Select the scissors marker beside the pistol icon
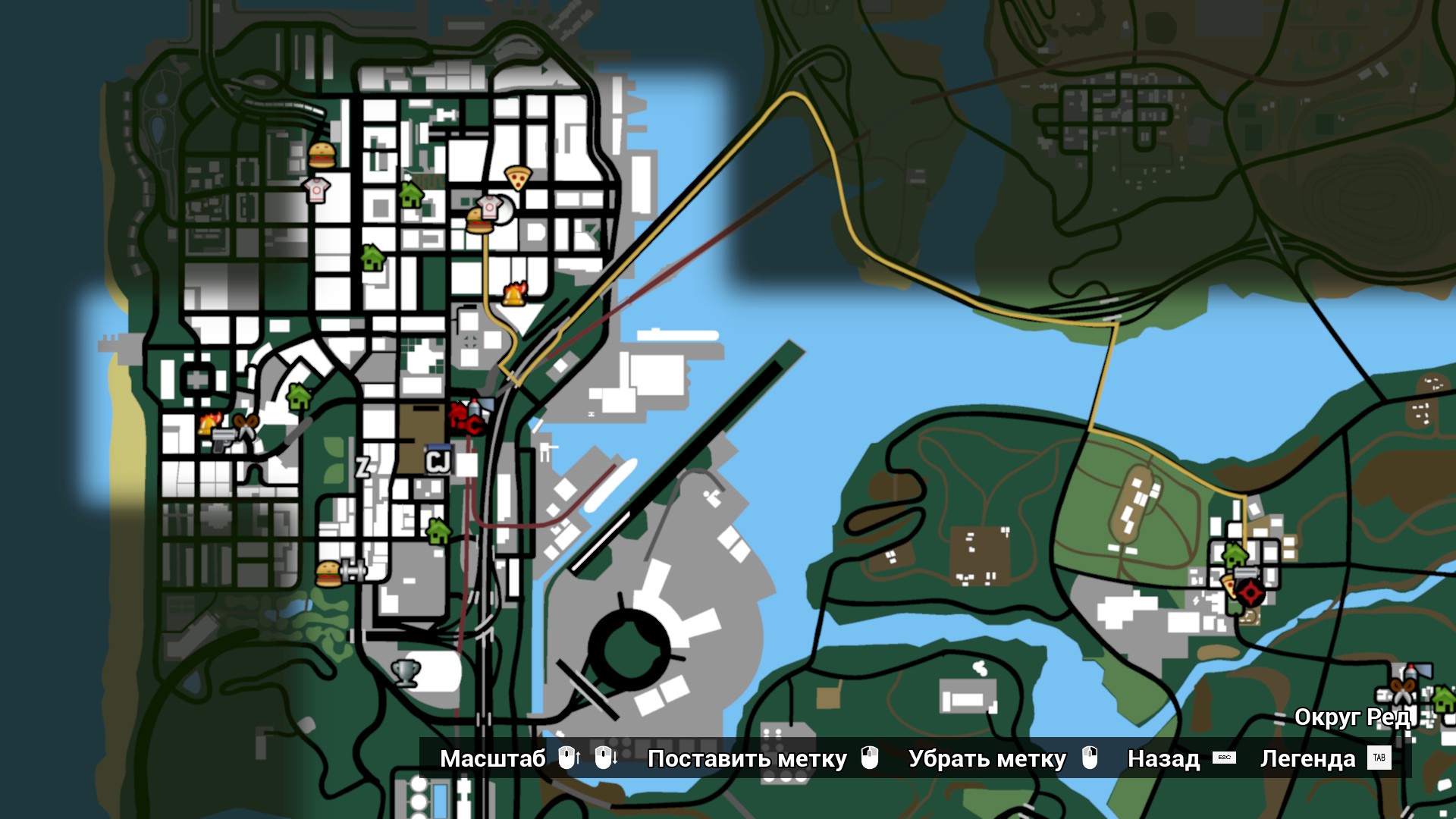The image size is (1456, 819). (245, 427)
